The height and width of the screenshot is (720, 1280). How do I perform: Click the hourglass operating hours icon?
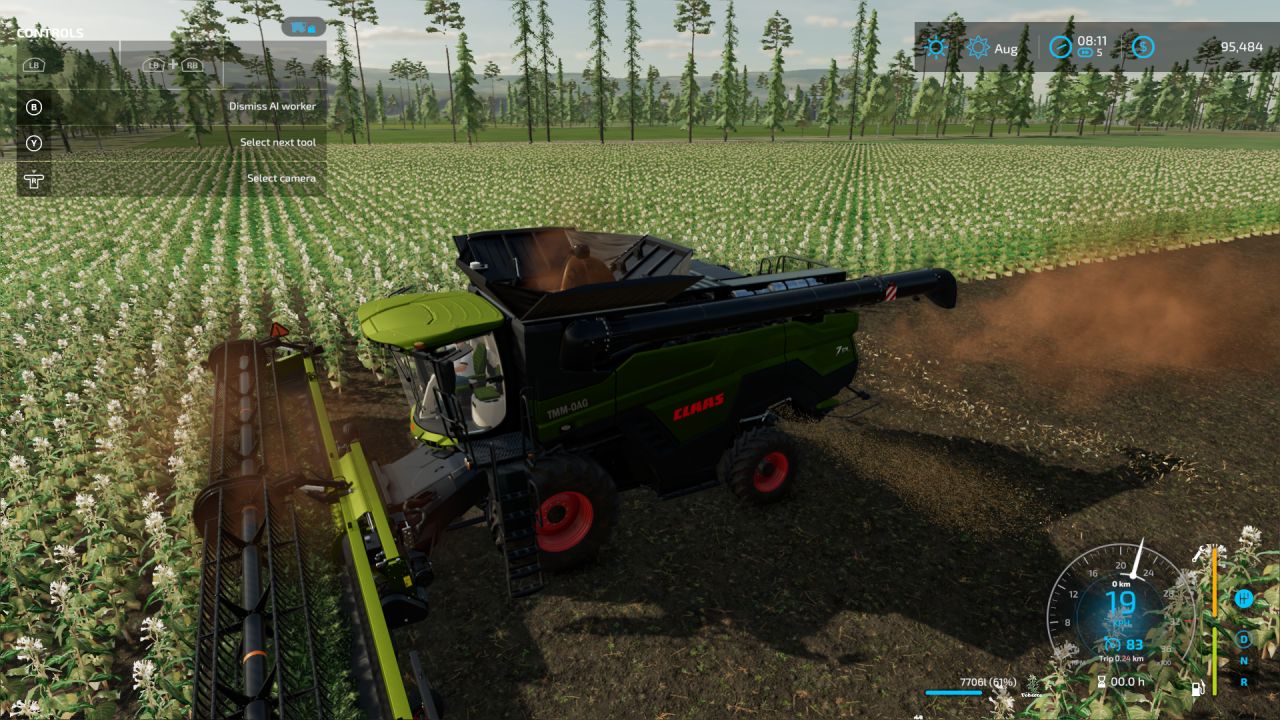1102,681
